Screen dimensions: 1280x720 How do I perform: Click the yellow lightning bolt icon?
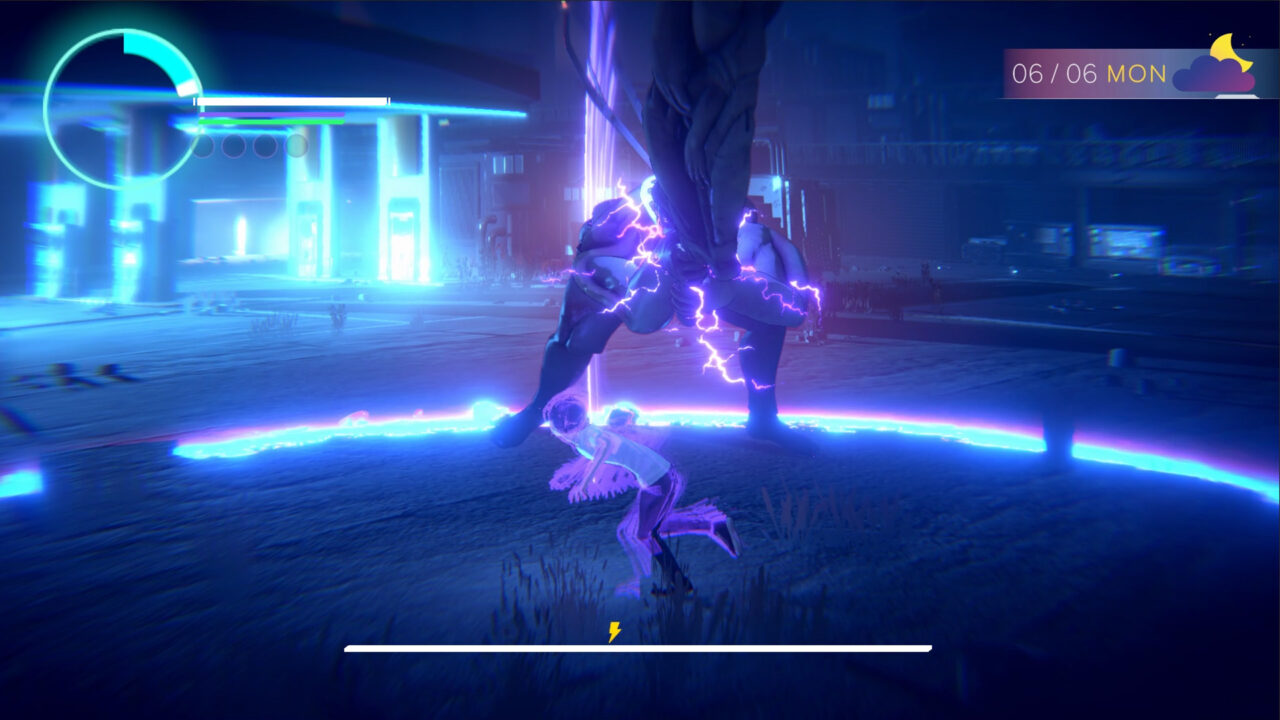[614, 631]
